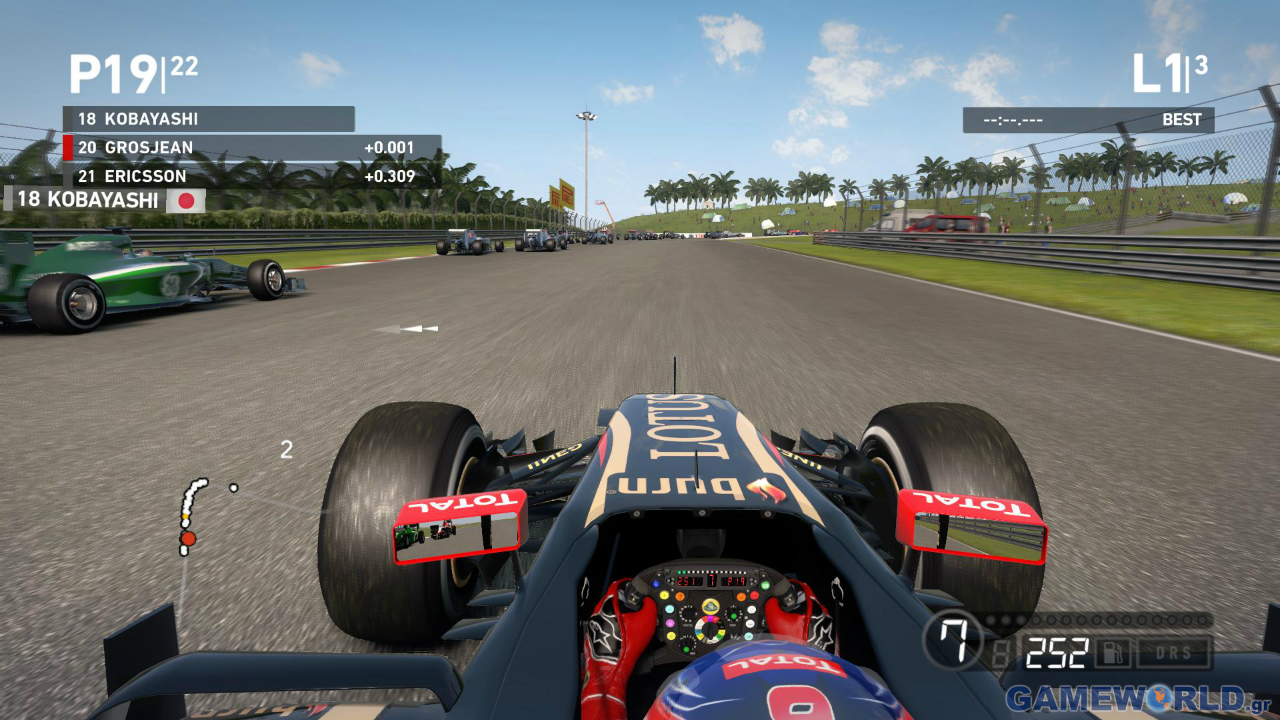Select the 21 Ericsson leaderboard row
This screenshot has height=720, width=1280.
click(x=250, y=176)
